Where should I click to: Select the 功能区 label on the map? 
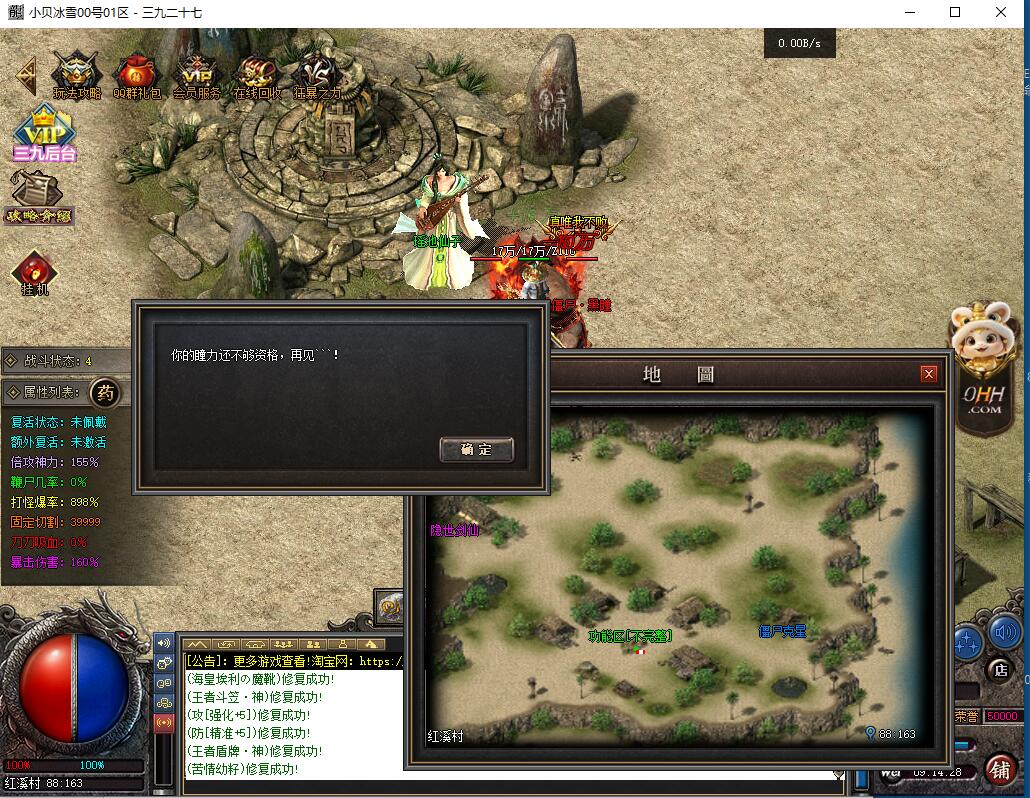click(629, 636)
